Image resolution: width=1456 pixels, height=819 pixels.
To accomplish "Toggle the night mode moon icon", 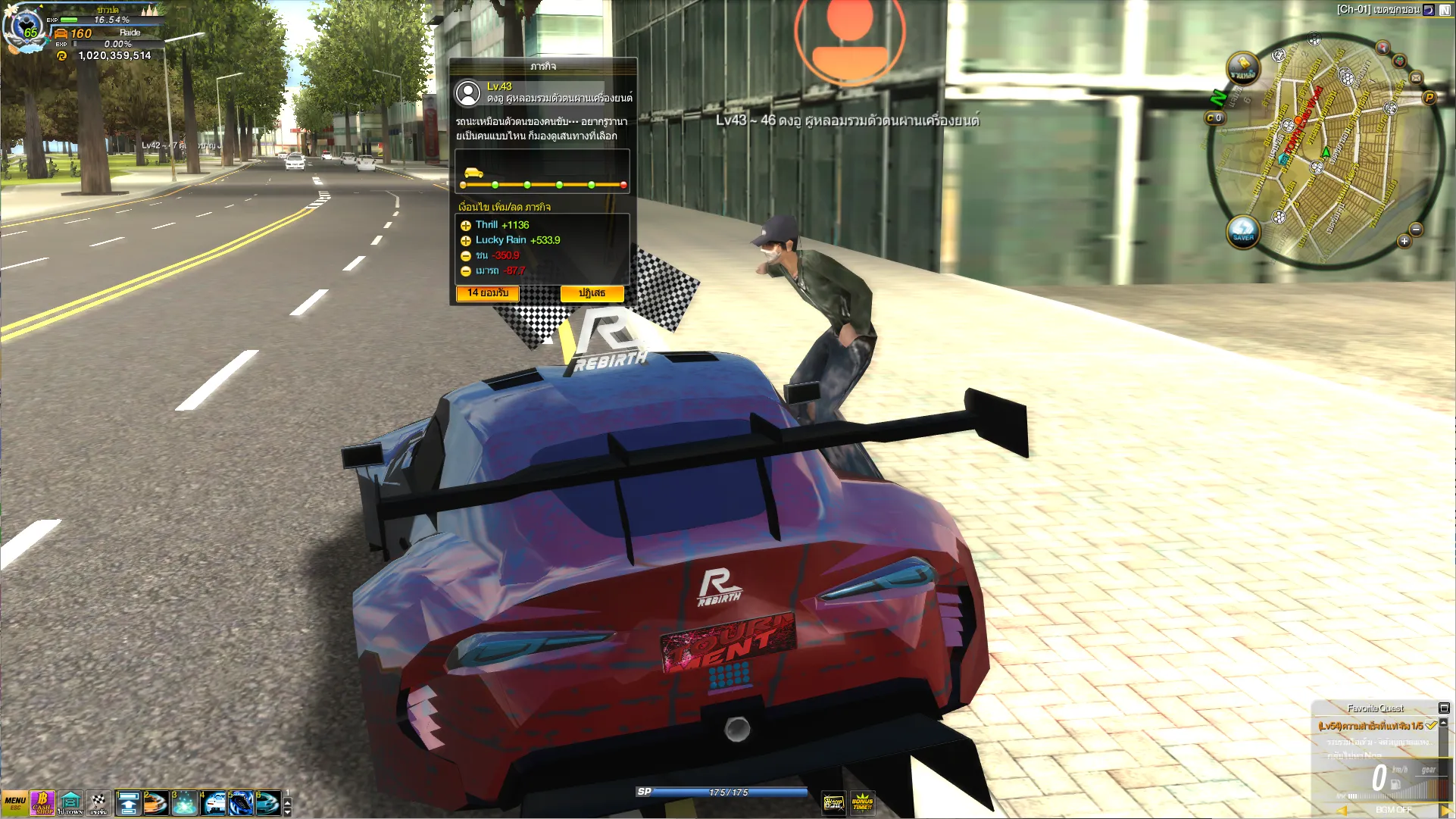I will click(x=1429, y=10).
